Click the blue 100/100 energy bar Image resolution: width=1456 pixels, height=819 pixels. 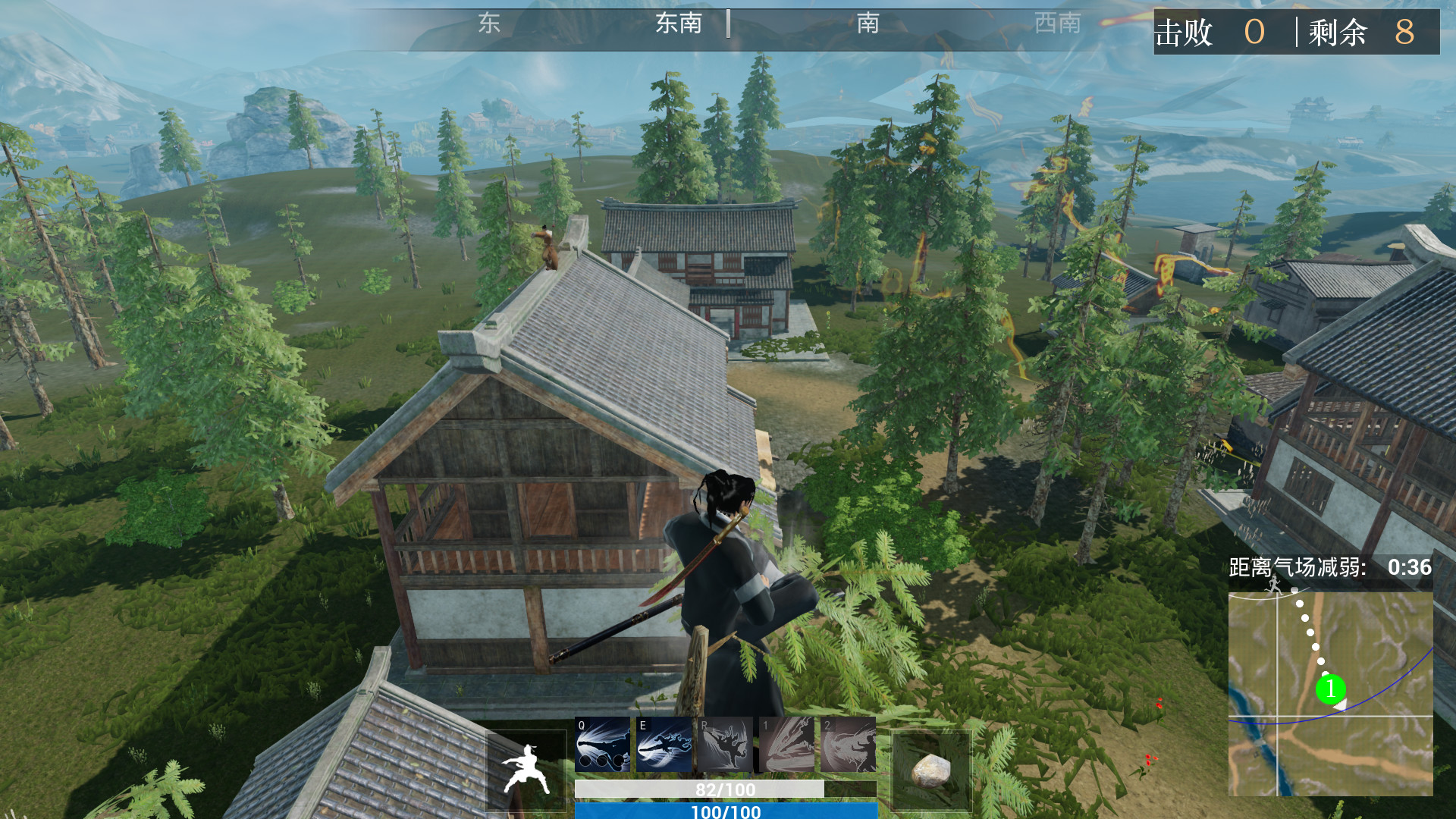click(x=724, y=811)
